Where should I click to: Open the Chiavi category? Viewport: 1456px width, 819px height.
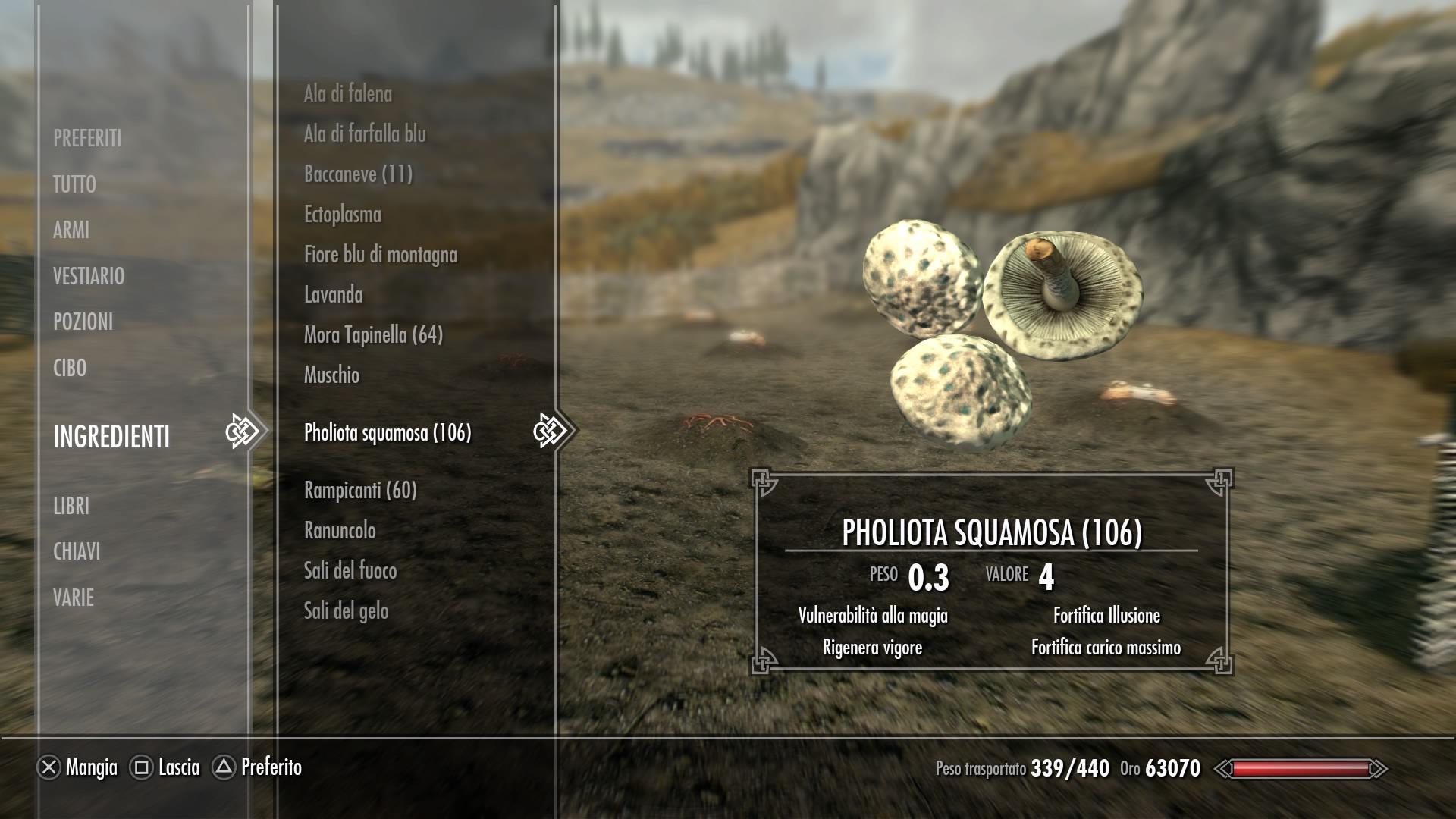[77, 551]
